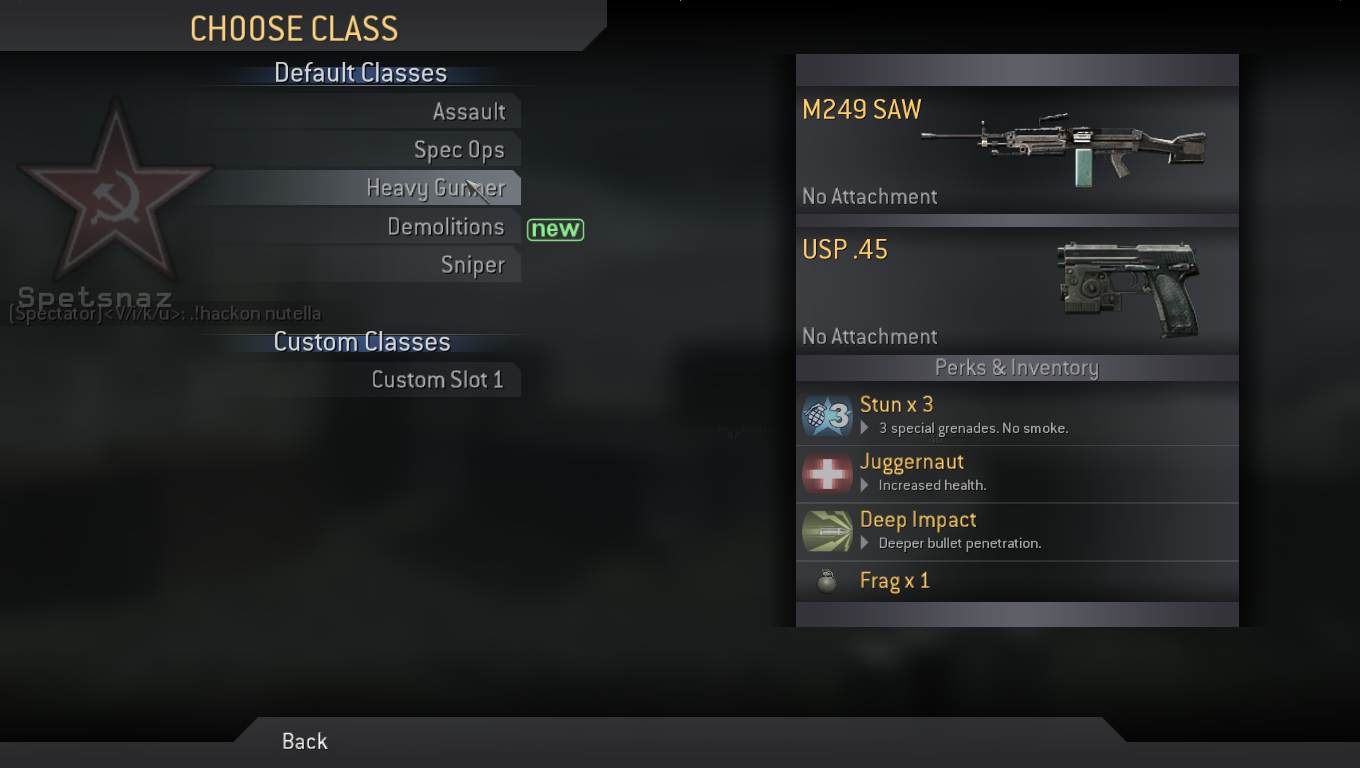Go Back from class selection
The width and height of the screenshot is (1360, 768).
point(304,741)
